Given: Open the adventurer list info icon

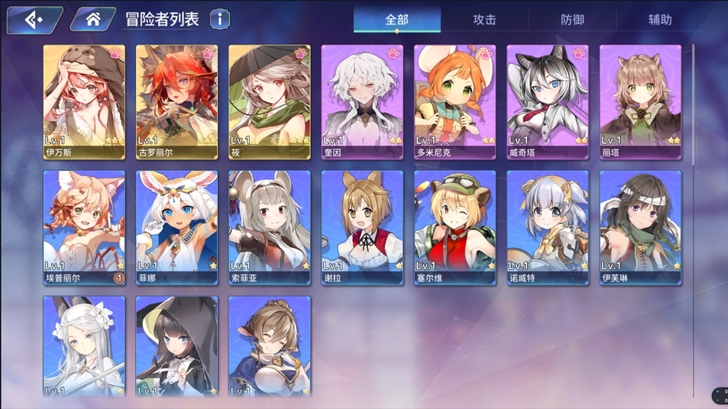Looking at the screenshot, I should (x=219, y=19).
